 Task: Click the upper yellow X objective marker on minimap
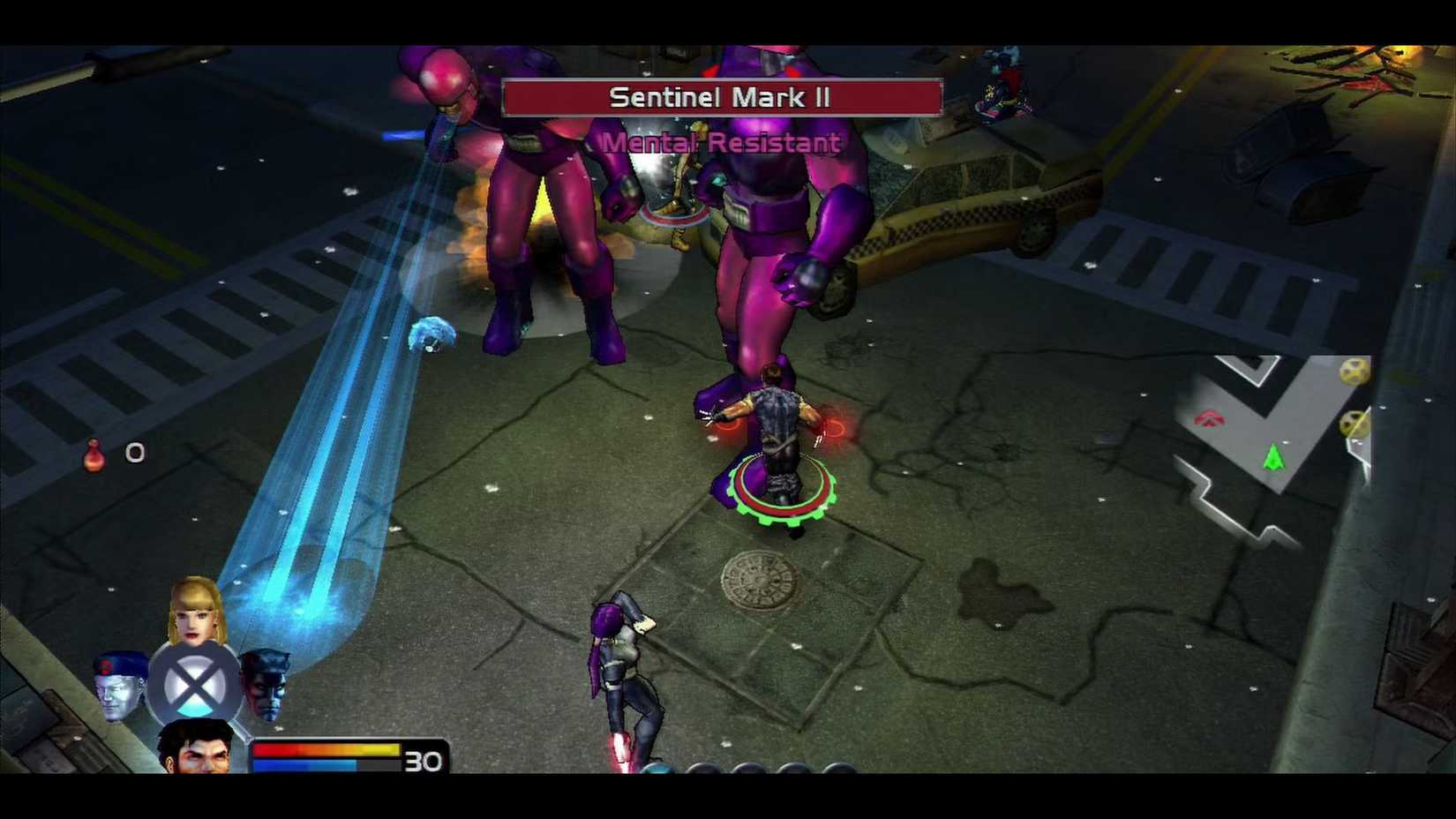point(1354,371)
